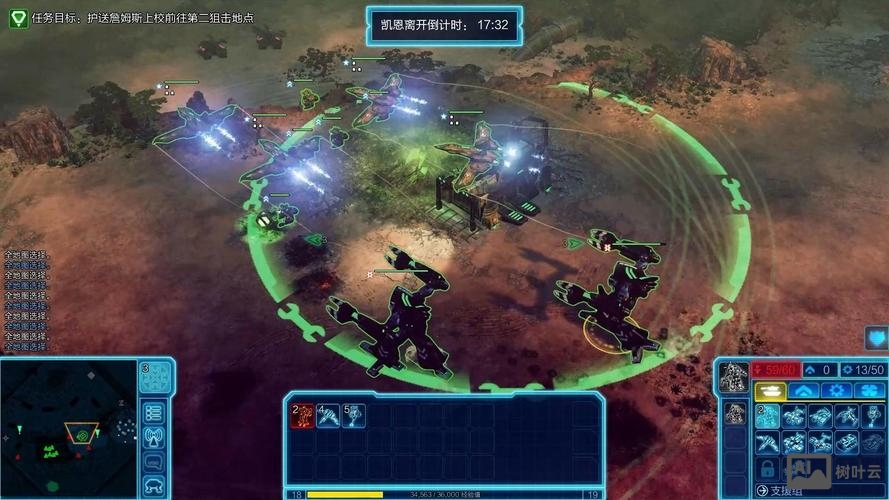The image size is (889, 500).
Task: Click the minimap
Action: coord(68,428)
